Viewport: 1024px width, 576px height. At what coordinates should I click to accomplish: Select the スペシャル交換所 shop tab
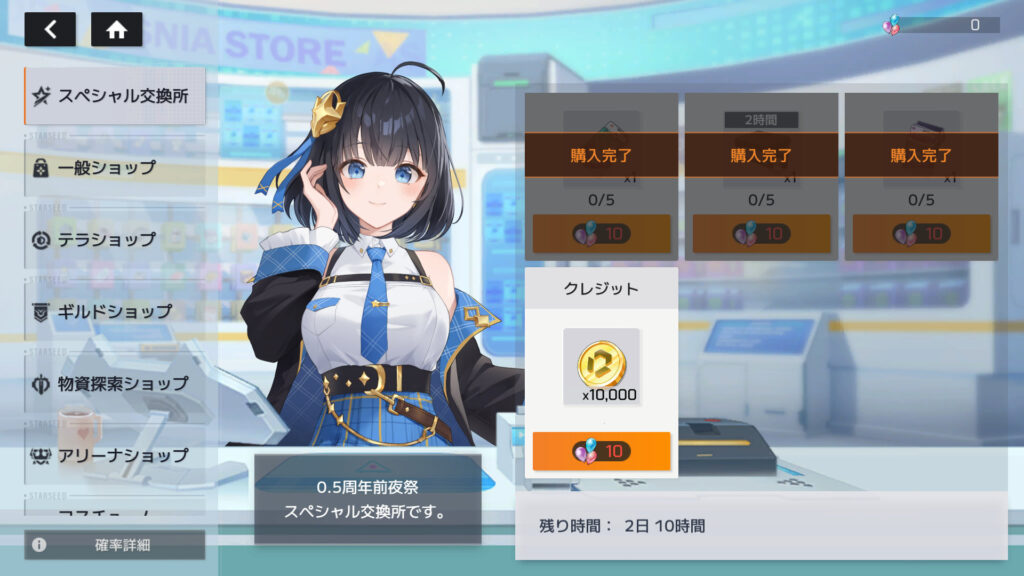pos(115,96)
